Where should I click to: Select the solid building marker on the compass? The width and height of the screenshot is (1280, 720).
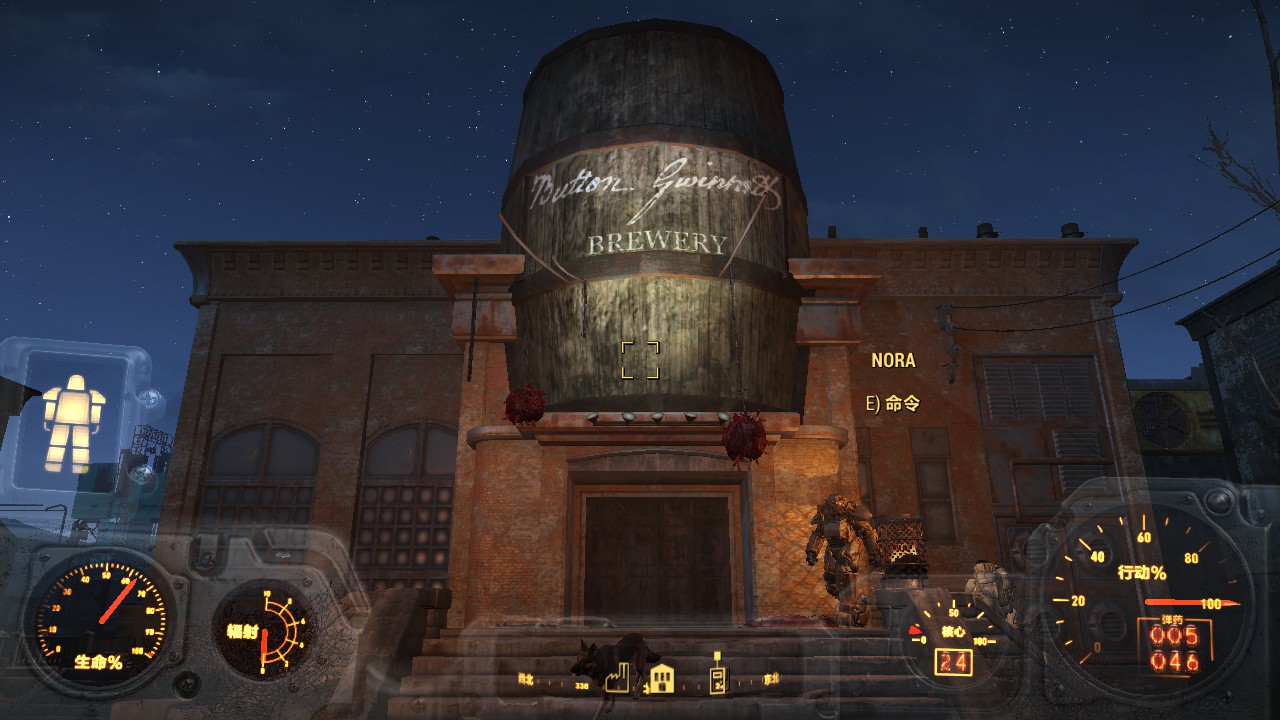[x=662, y=679]
